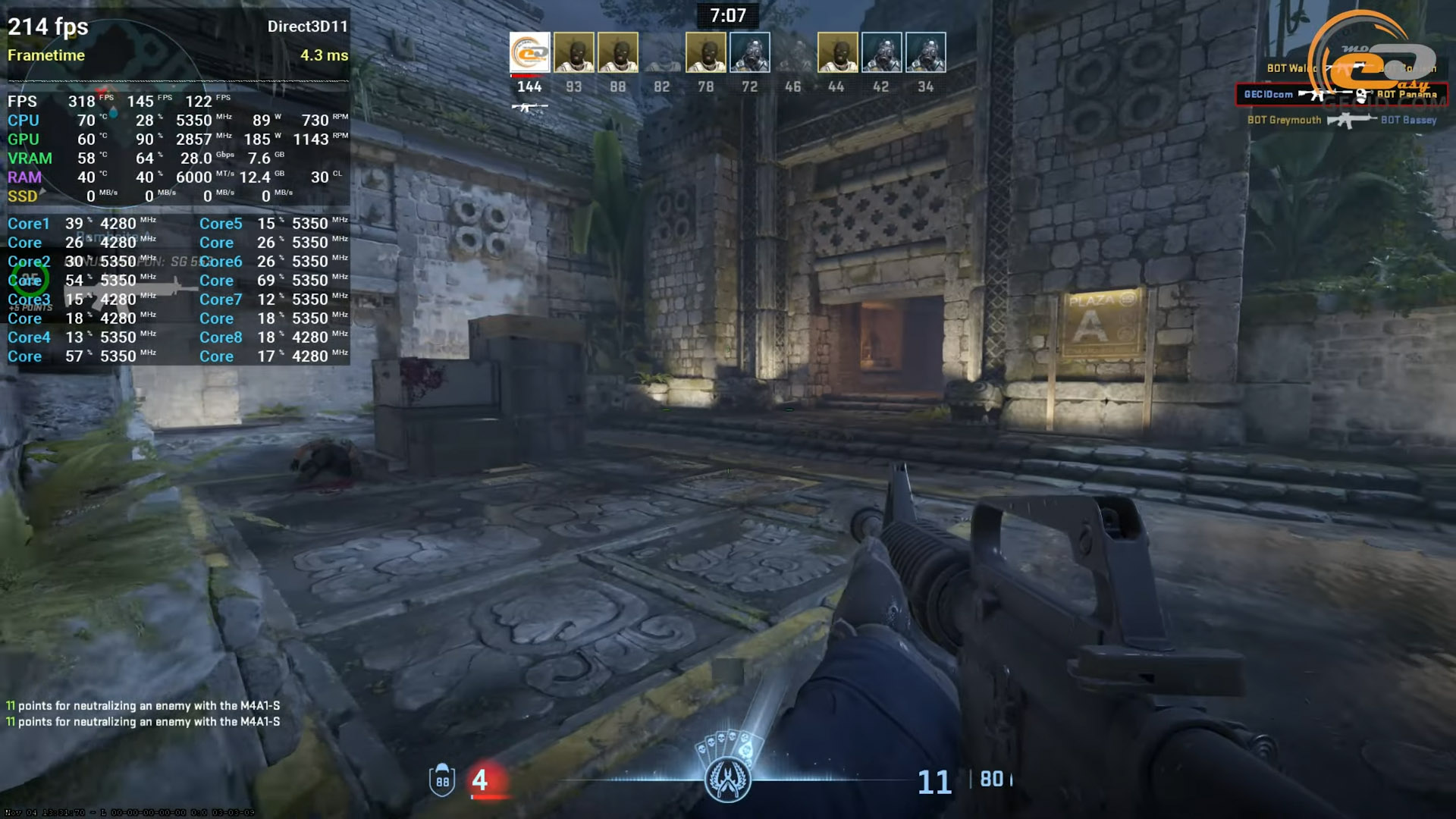Click the armor shield icon

pos(442,780)
